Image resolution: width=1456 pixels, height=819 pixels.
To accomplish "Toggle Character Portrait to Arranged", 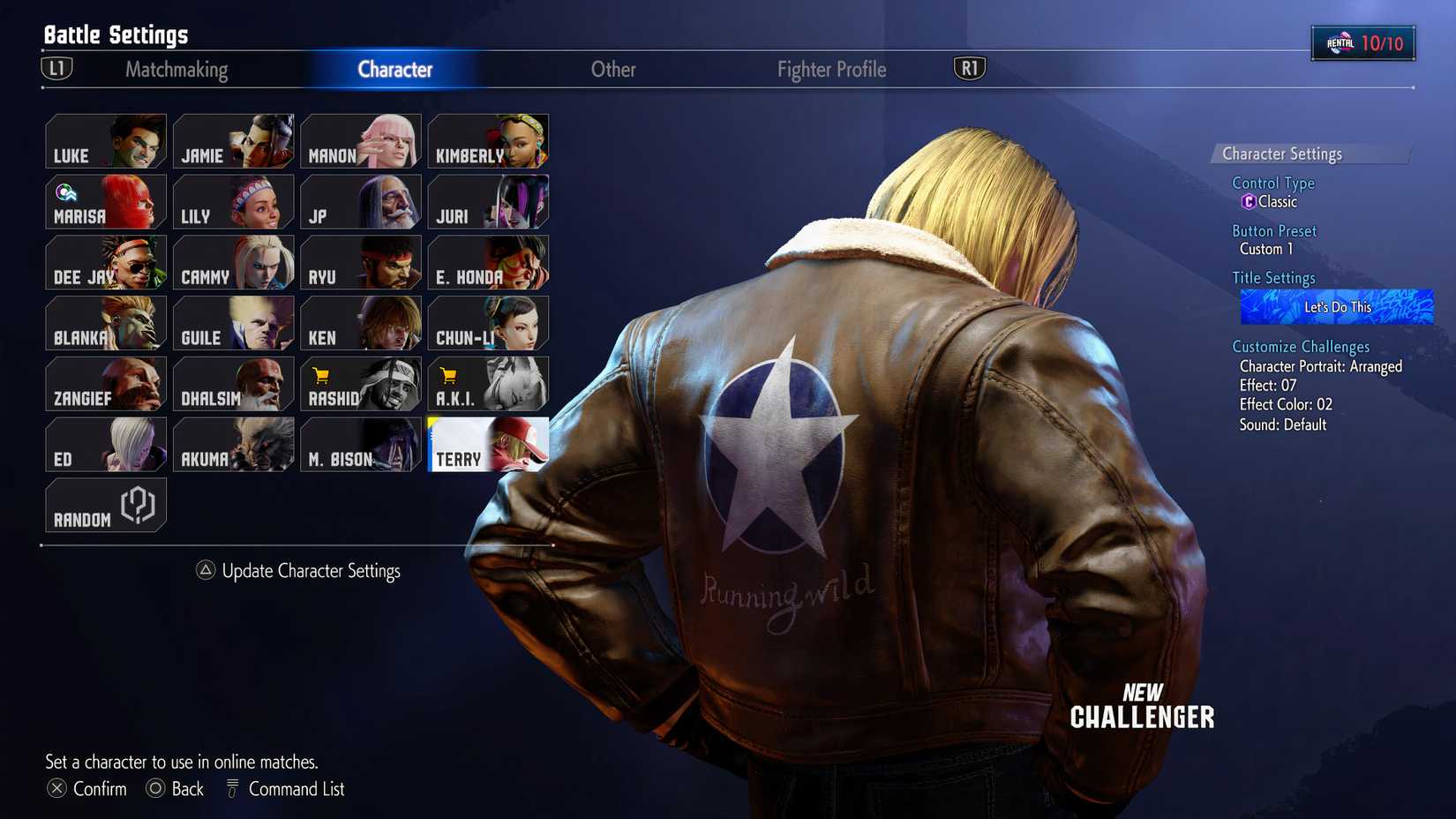I will coord(1320,366).
